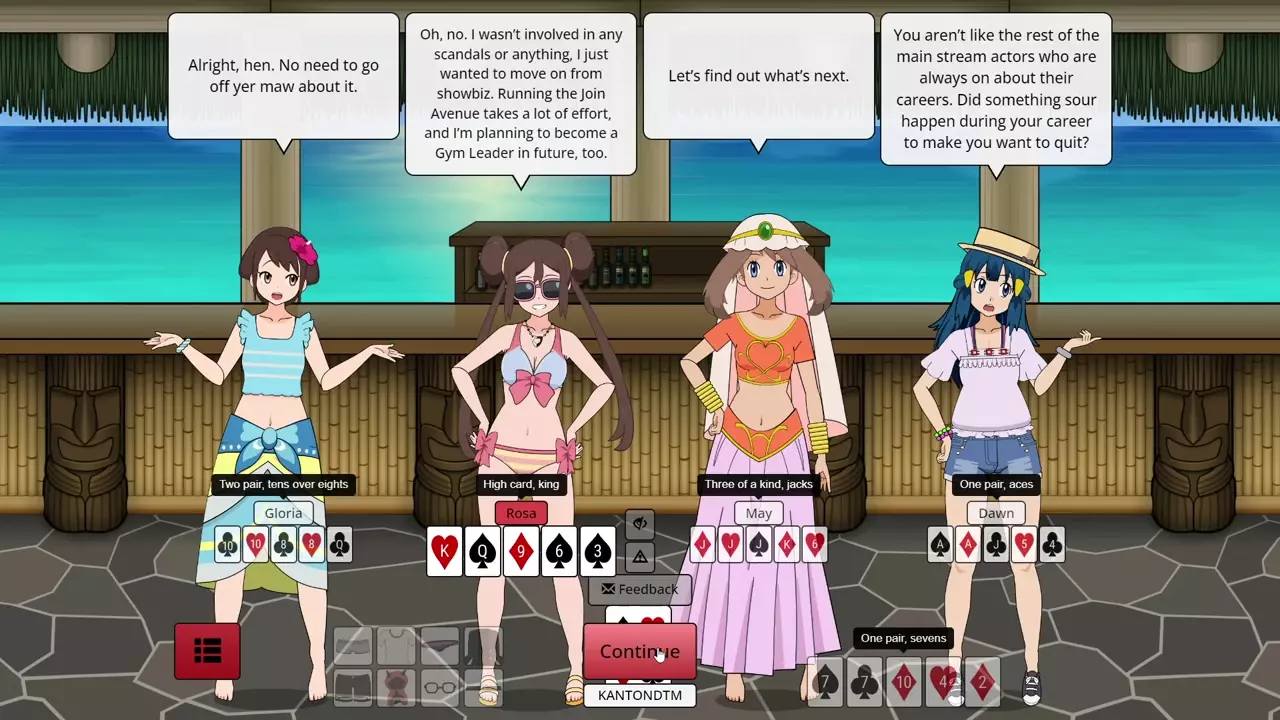
Task: Click Dawn's ace of spades card
Action: (940, 544)
